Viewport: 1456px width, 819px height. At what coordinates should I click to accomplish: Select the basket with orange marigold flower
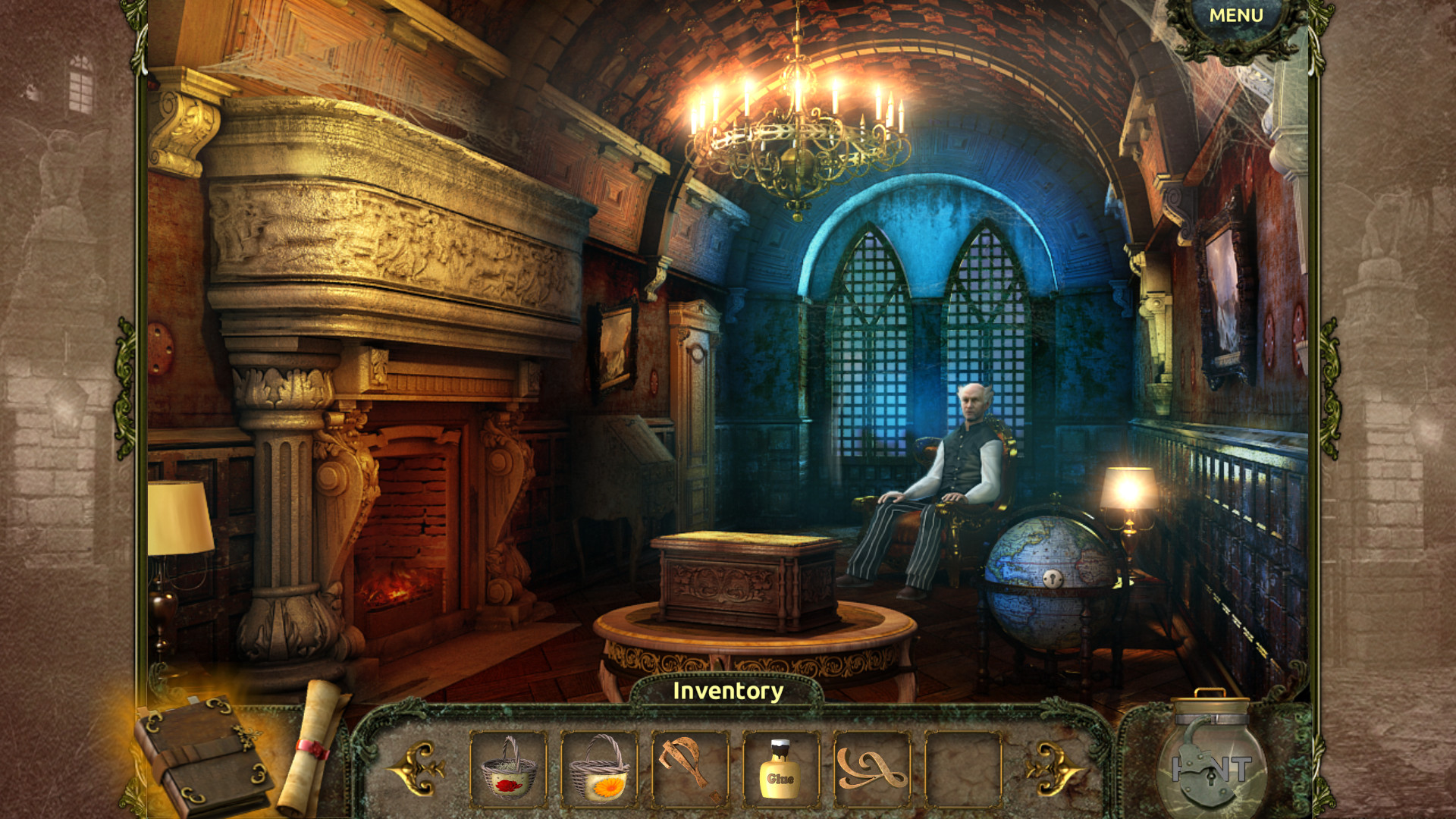(601, 769)
